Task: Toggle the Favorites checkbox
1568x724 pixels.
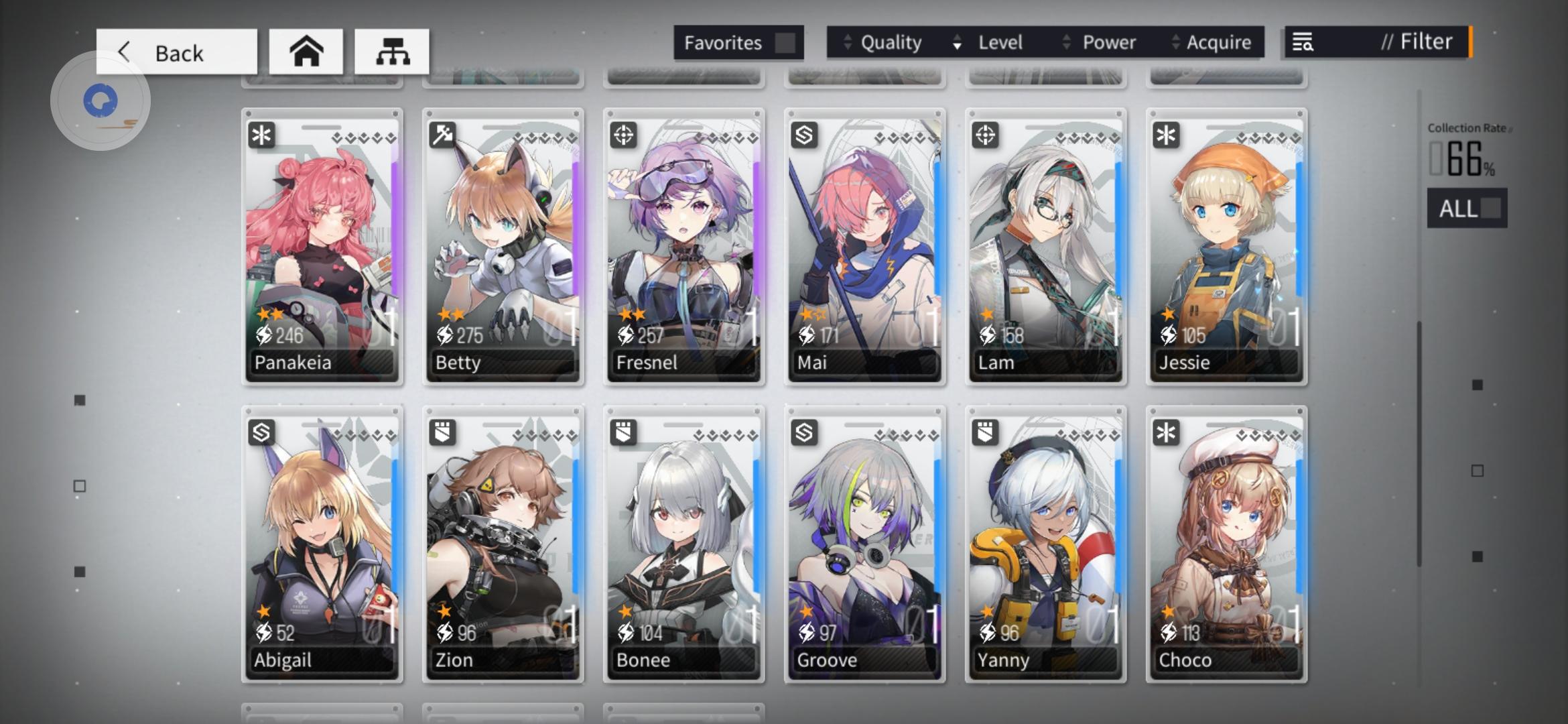Action: click(x=784, y=42)
